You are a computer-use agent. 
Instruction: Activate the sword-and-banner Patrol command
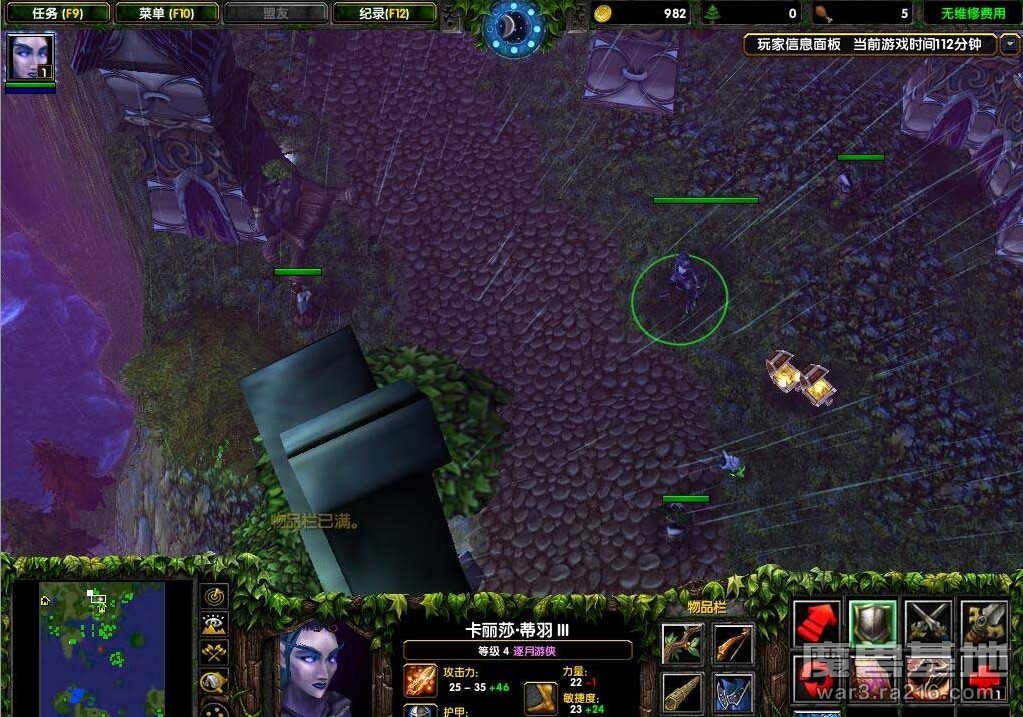[983, 623]
